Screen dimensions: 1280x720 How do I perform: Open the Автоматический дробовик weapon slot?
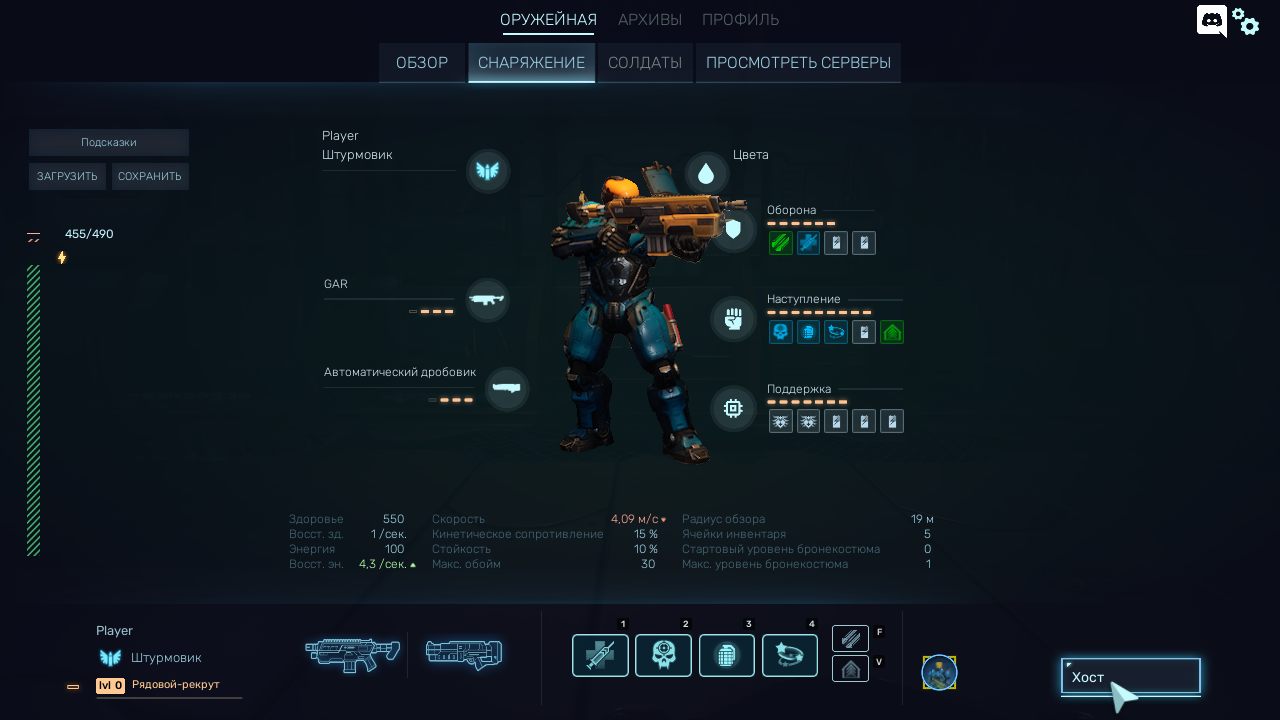point(506,388)
